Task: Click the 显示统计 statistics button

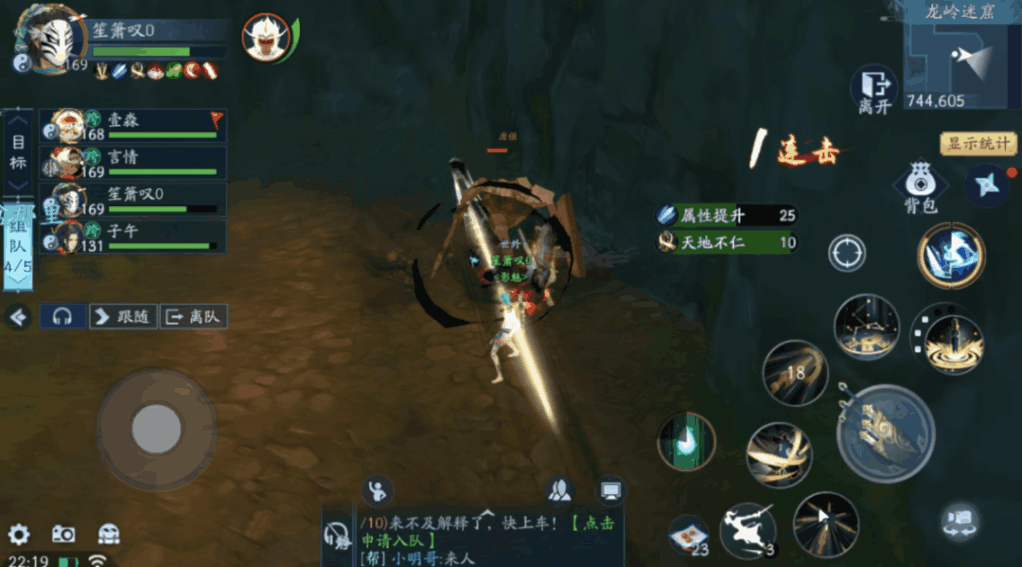Action: pos(976,143)
